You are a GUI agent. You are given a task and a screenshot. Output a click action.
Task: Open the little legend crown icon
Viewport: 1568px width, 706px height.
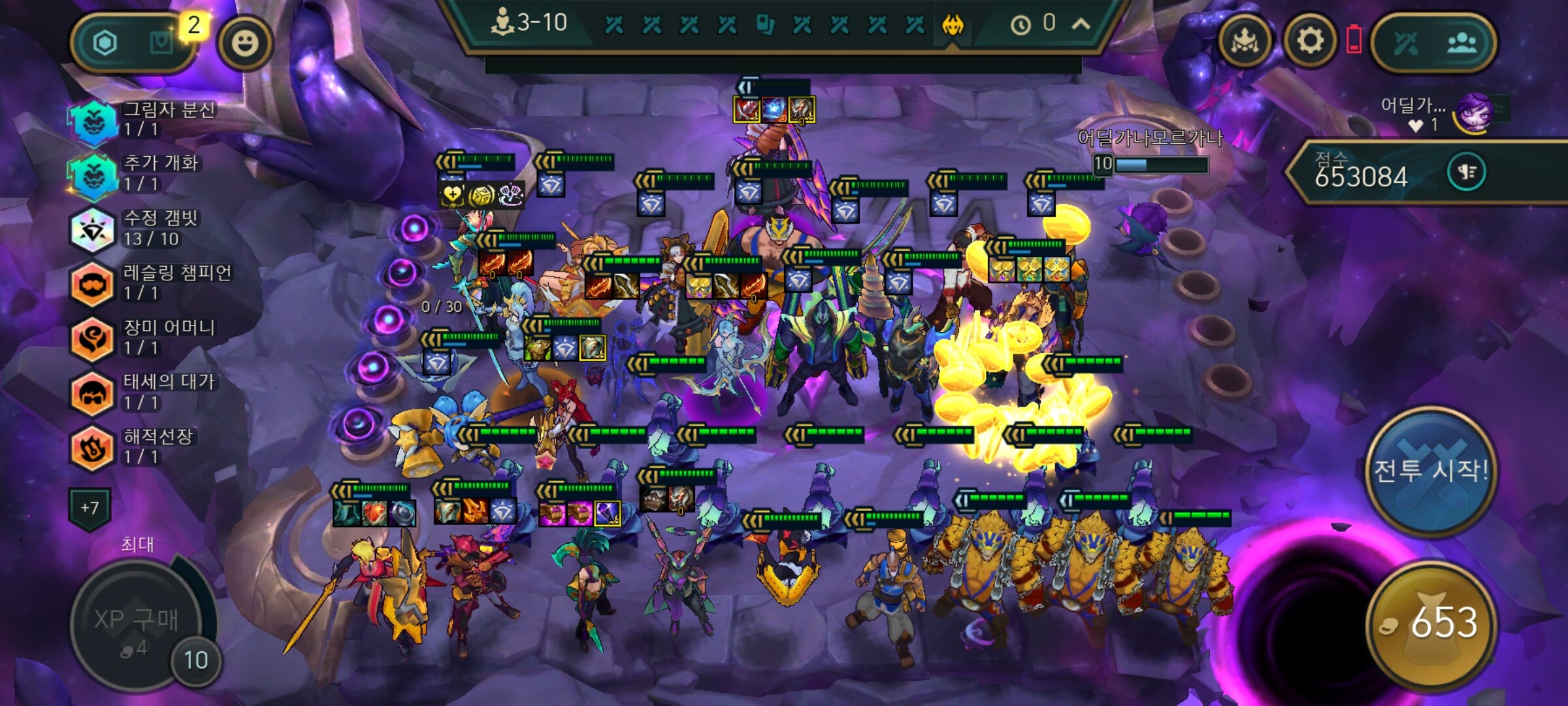(1245, 42)
